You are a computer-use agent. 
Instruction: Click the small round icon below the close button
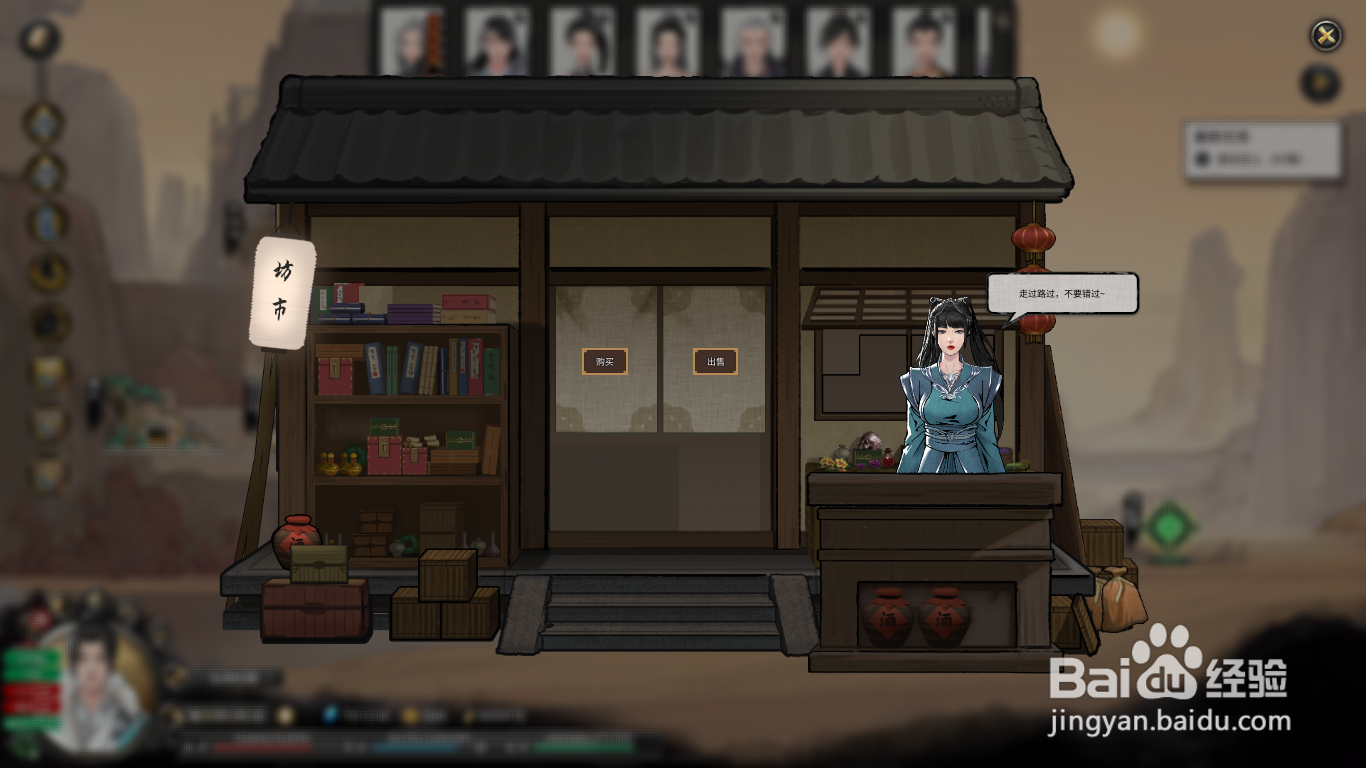pos(1322,82)
